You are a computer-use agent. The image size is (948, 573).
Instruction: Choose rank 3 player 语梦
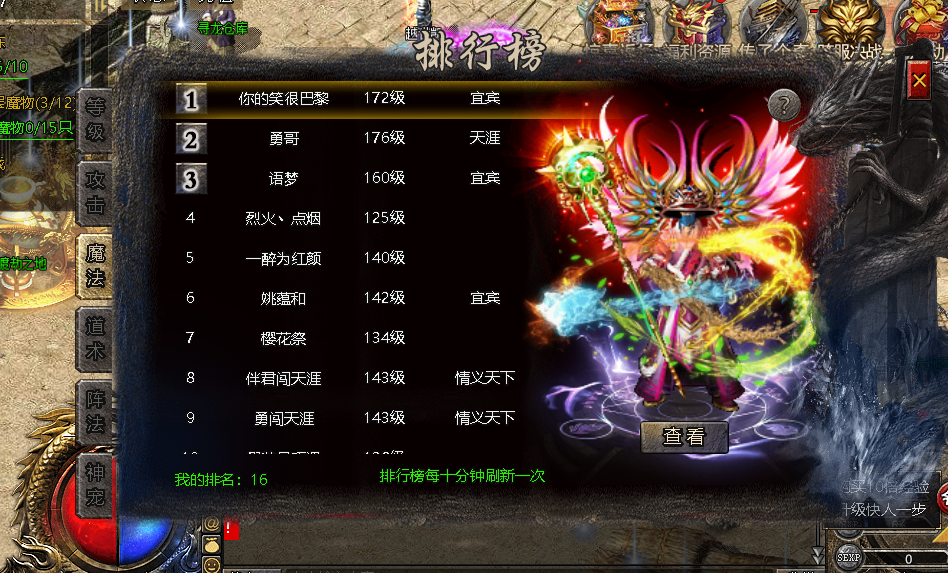(x=284, y=178)
